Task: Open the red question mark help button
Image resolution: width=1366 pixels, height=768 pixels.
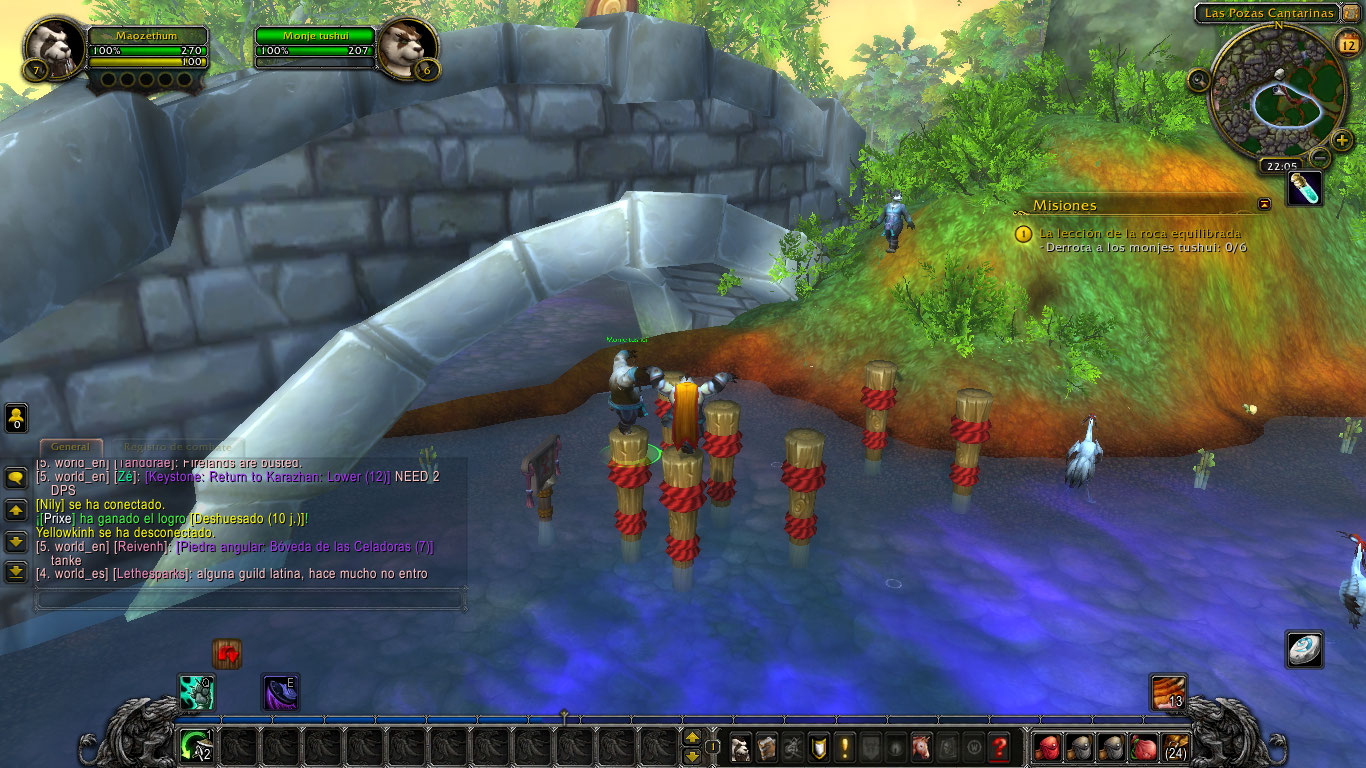Action: tap(998, 747)
